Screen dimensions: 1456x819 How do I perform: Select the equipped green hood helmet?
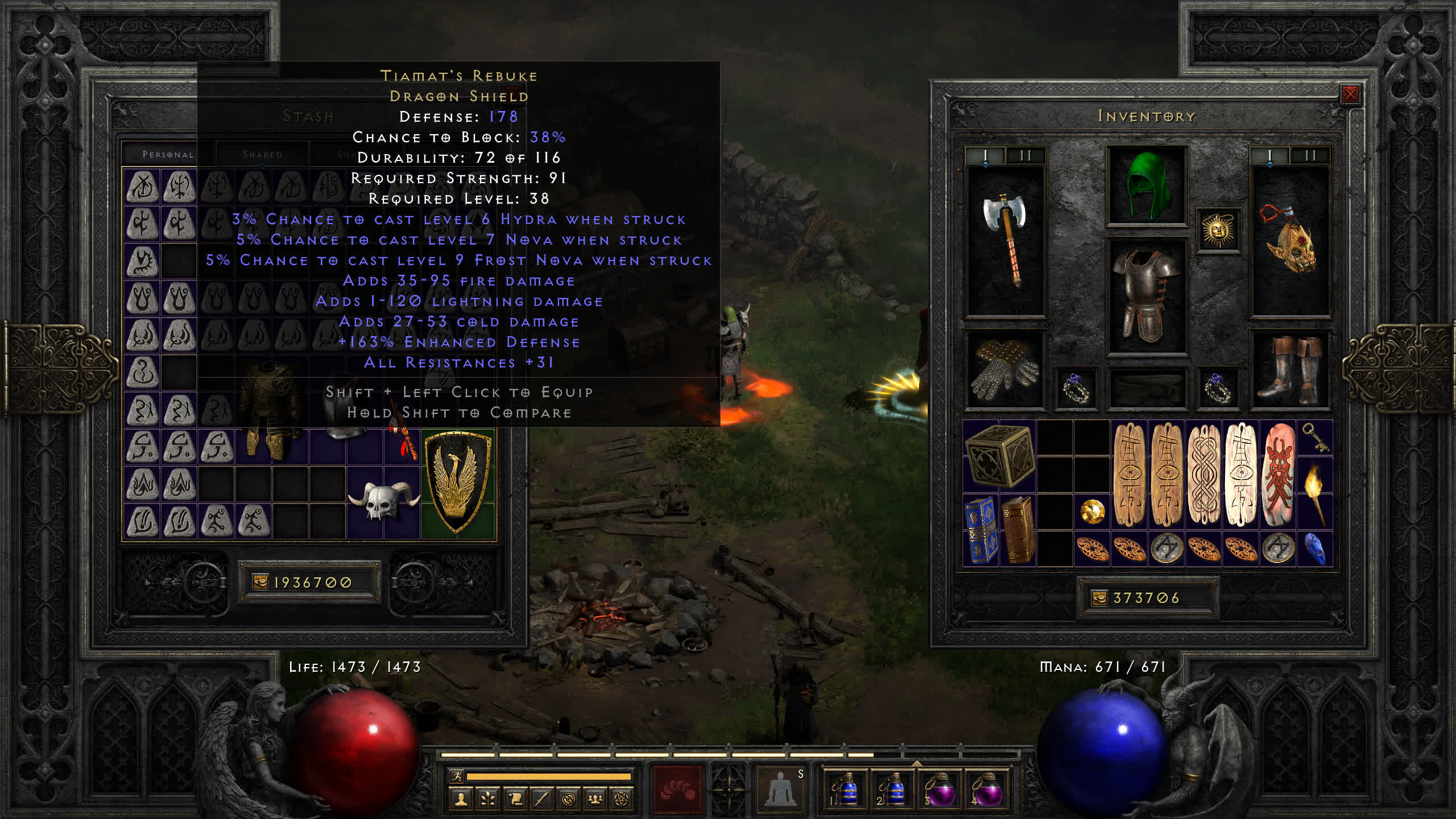tap(1147, 185)
